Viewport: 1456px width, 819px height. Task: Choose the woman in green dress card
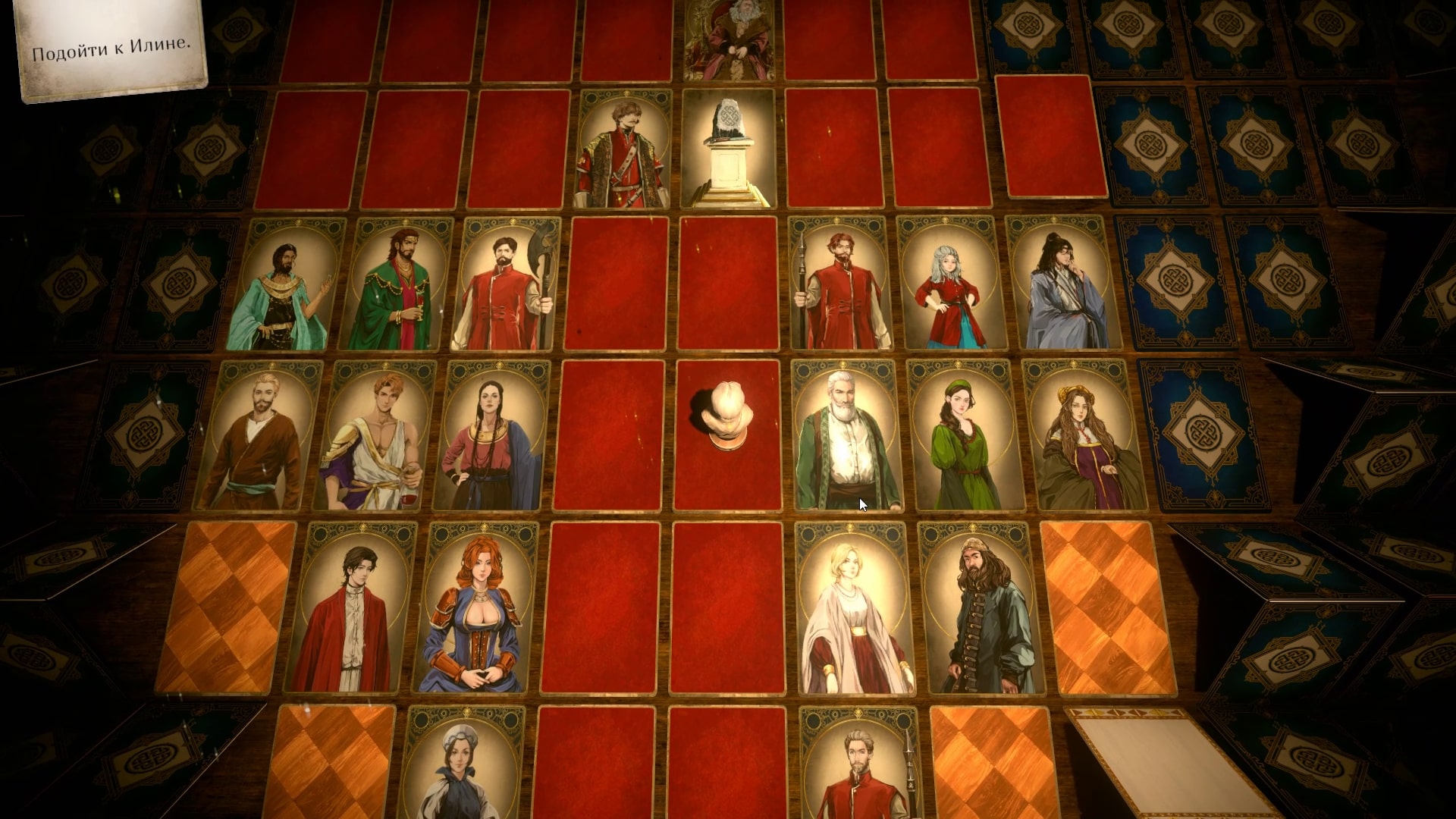pyautogui.click(x=965, y=435)
